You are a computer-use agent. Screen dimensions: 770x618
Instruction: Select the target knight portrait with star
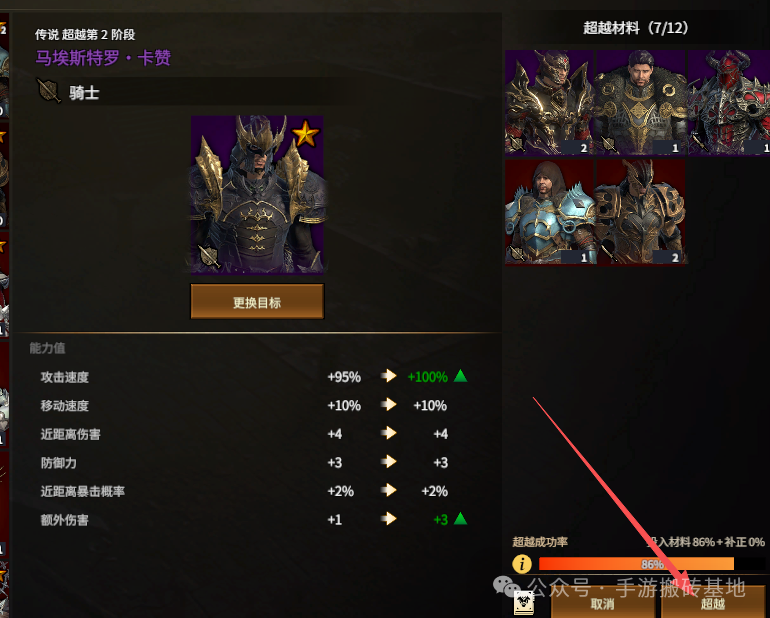click(257, 194)
